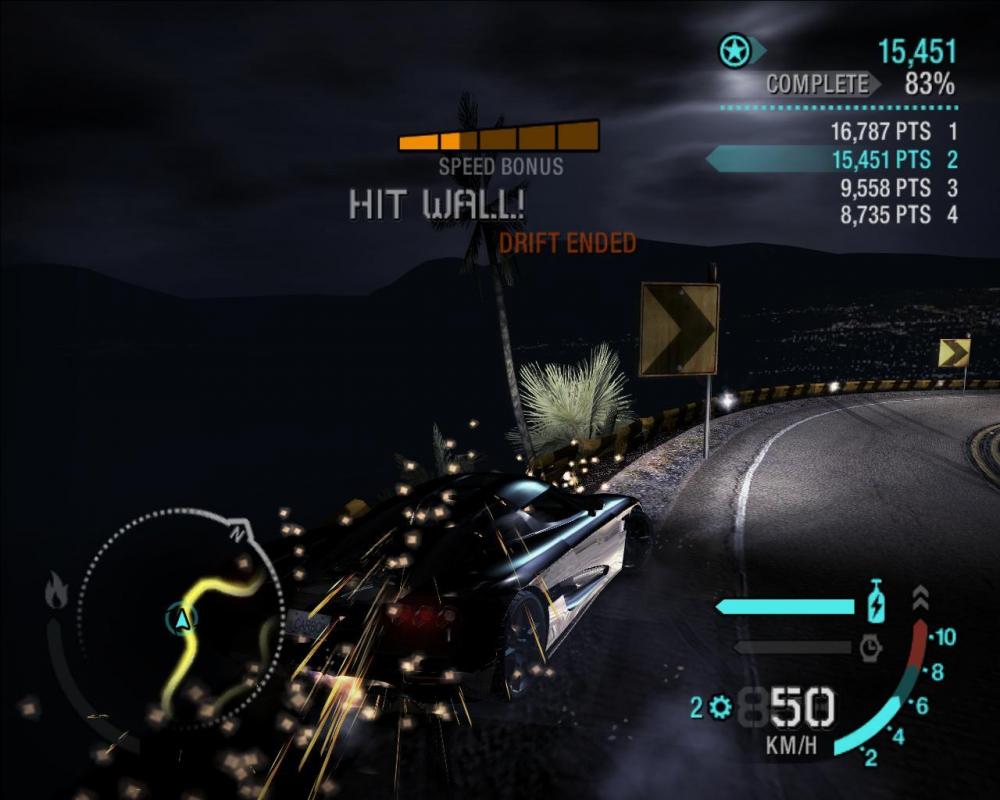
Task: Select the player arrow marker on the minimap
Action: [182, 620]
